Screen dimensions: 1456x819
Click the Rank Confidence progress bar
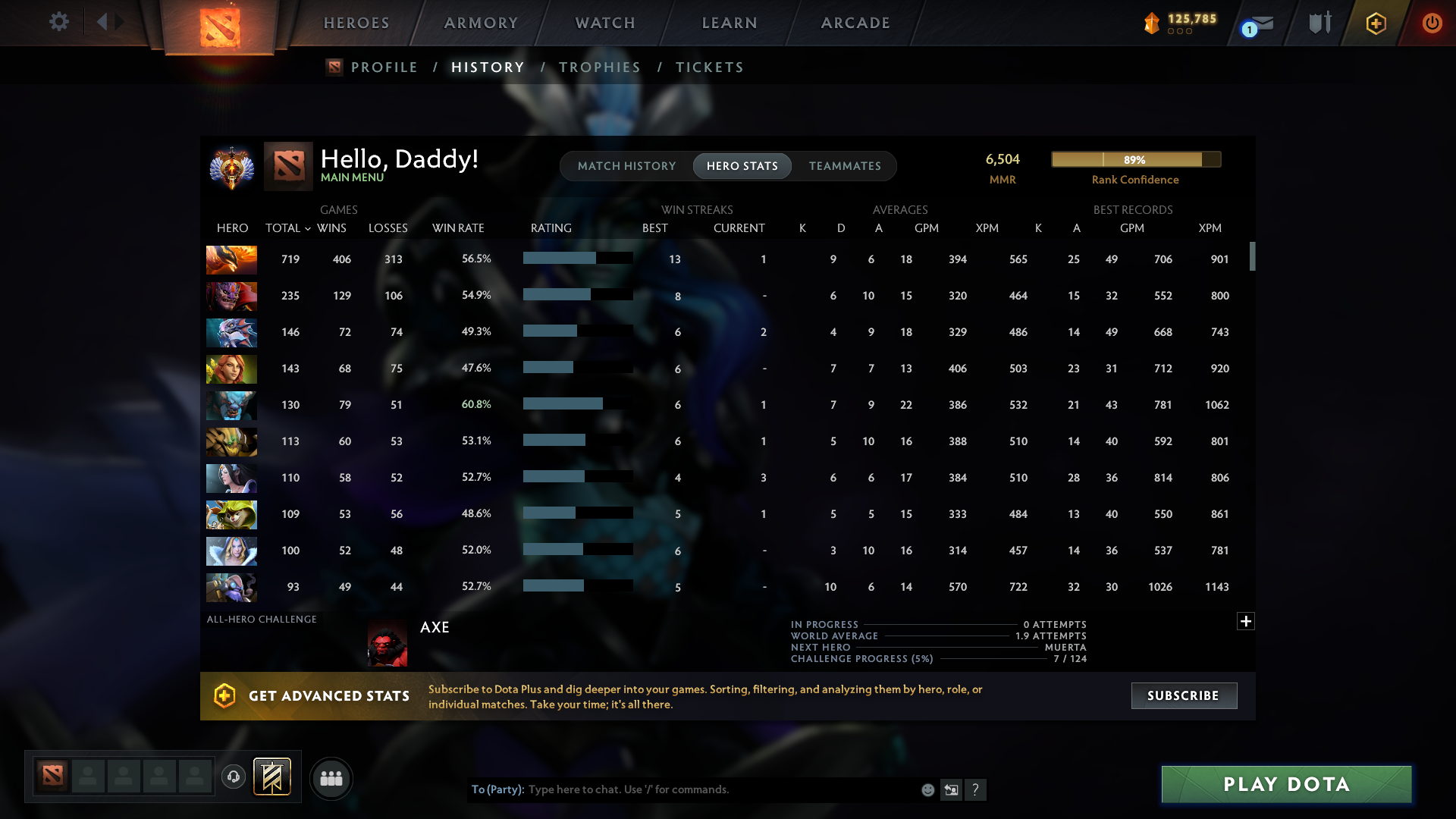[x=1135, y=159]
